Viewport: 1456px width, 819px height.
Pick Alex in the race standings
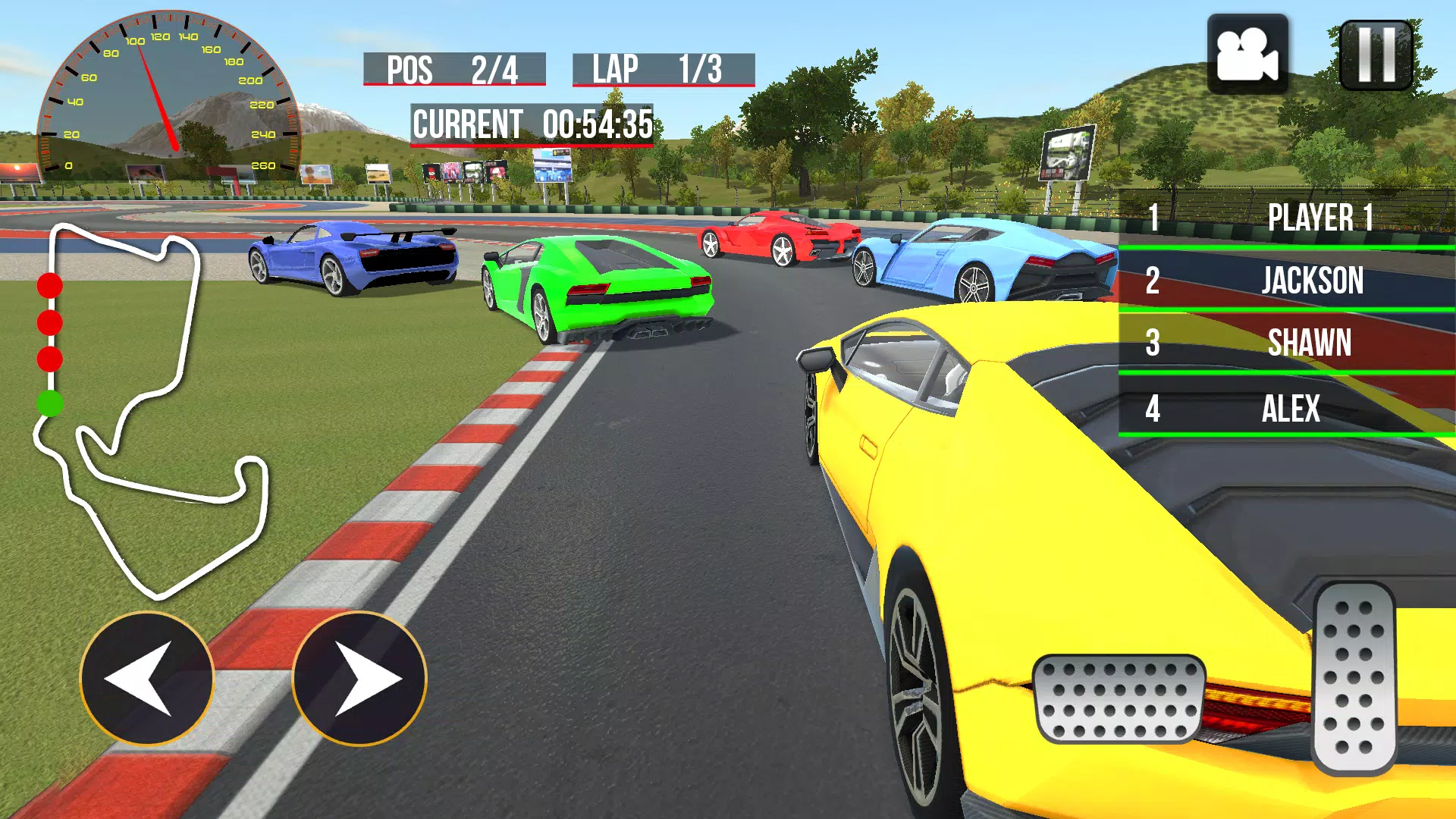[x=1286, y=409]
